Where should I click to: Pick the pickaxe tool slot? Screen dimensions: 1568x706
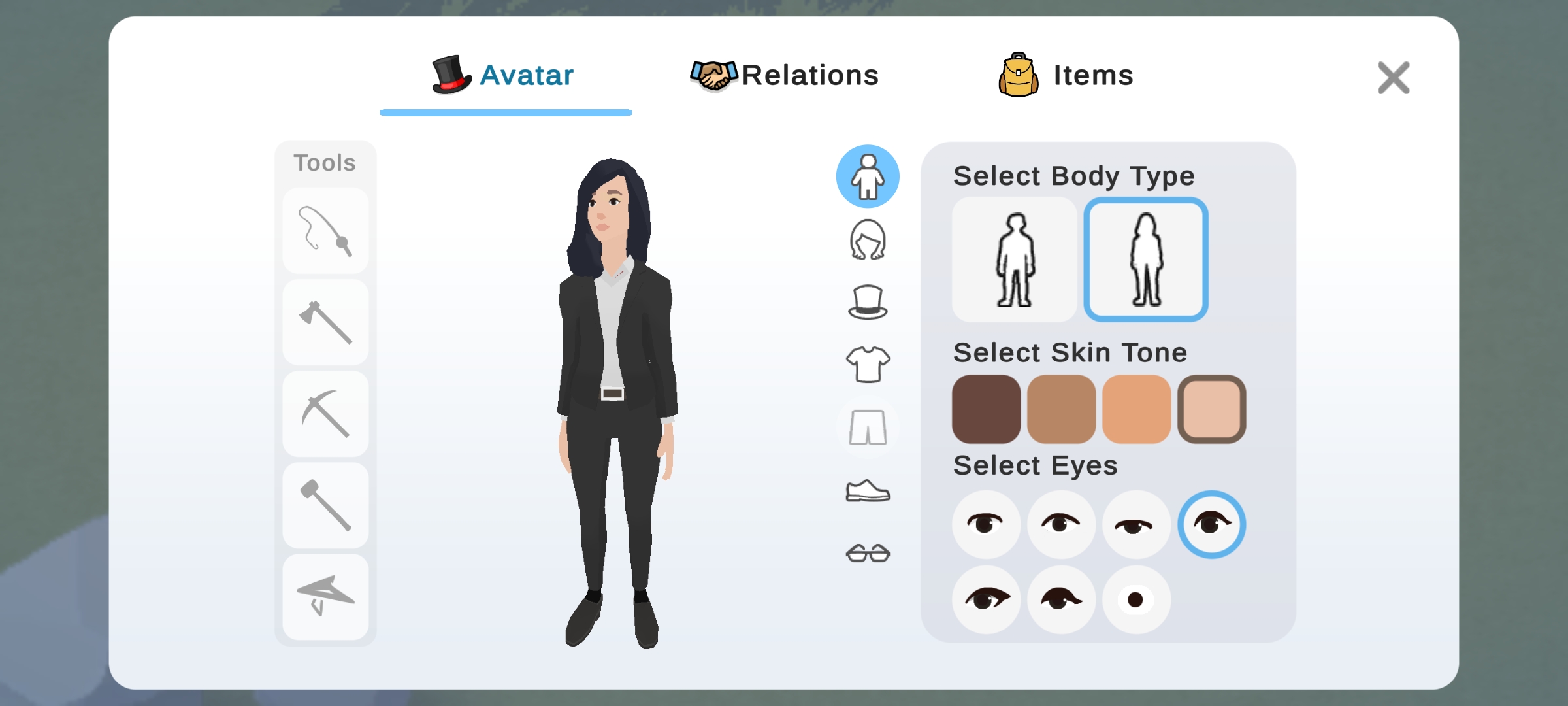(325, 414)
